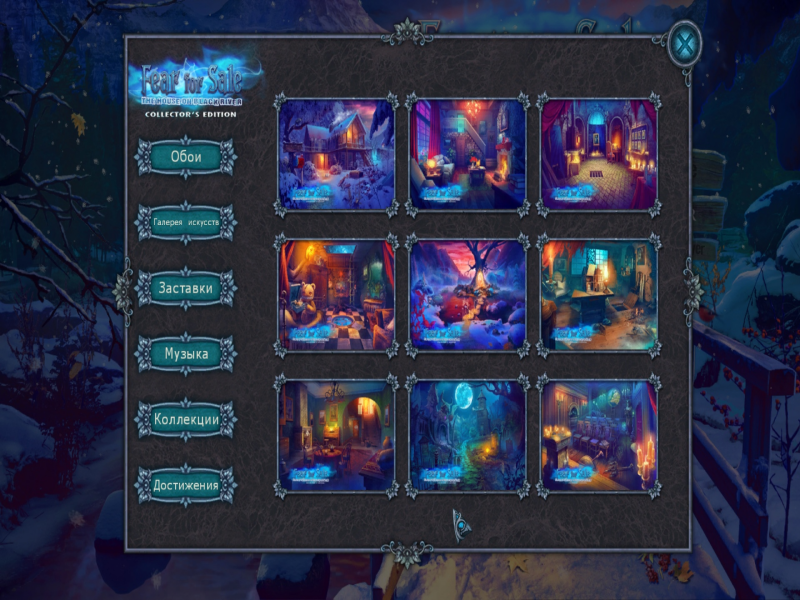
Task: Select the snowy cabin wallpaper thumbnail
Action: tap(336, 153)
